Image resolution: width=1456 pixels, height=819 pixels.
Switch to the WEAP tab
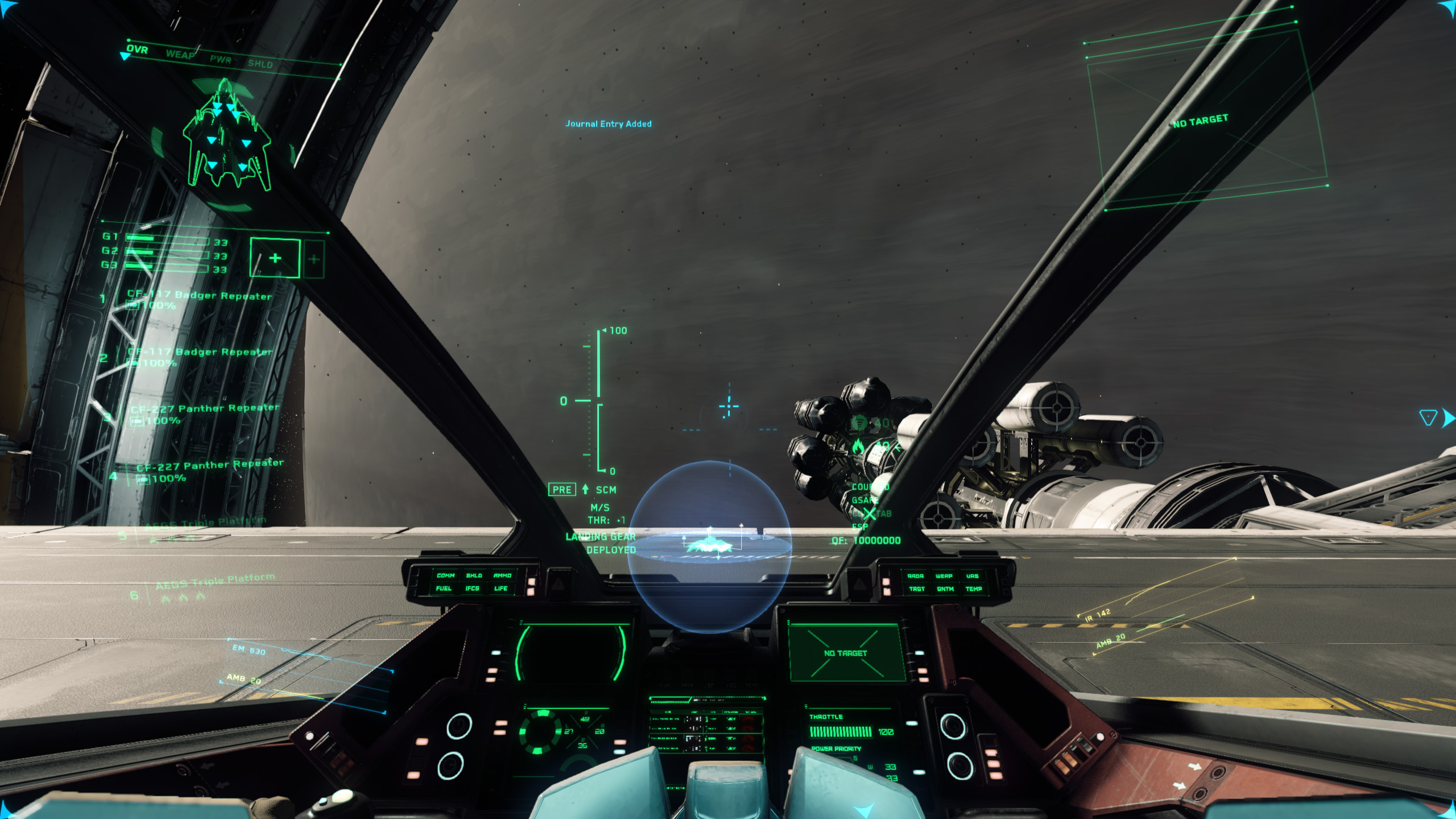(180, 55)
